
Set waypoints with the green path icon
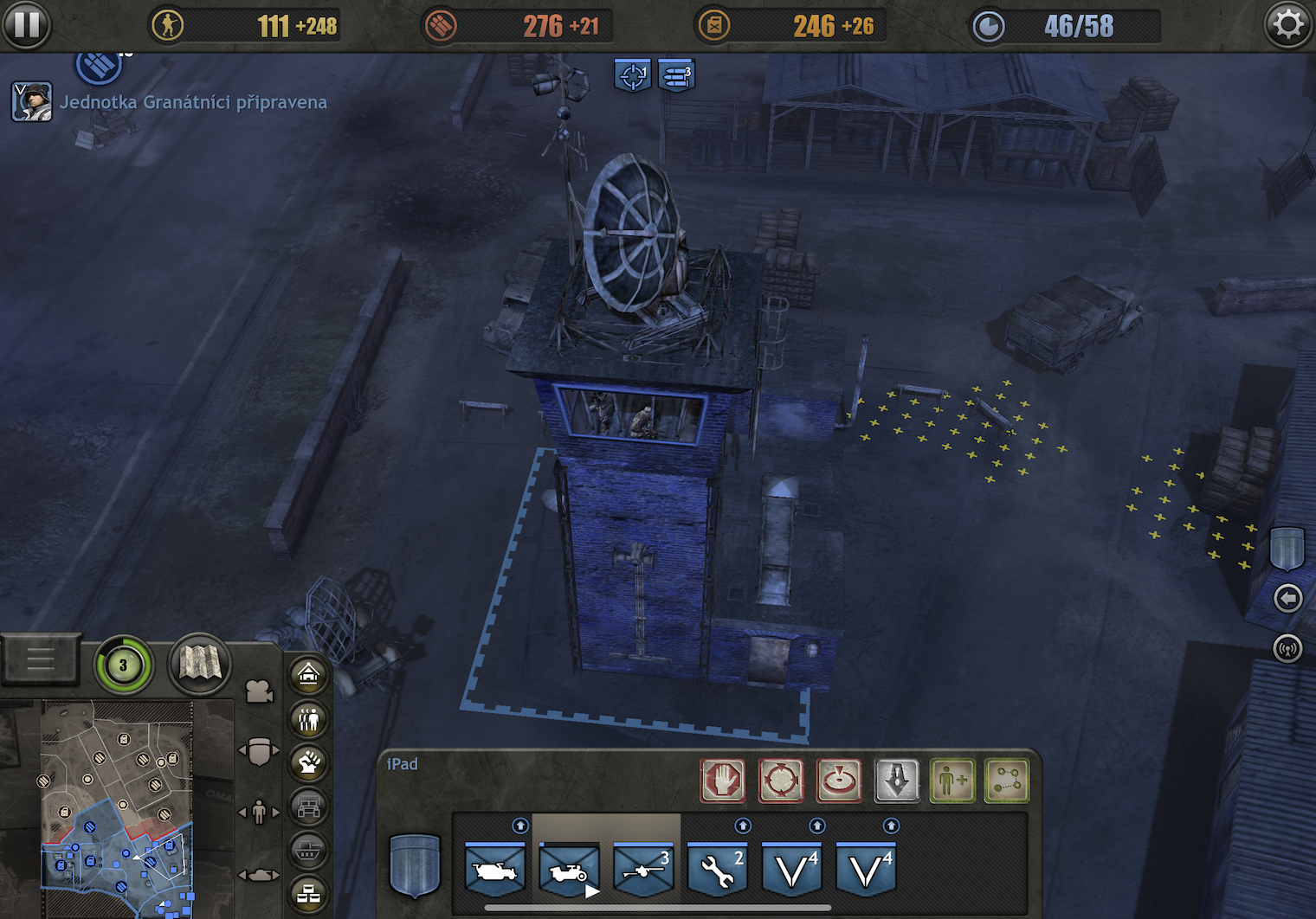[x=1008, y=781]
